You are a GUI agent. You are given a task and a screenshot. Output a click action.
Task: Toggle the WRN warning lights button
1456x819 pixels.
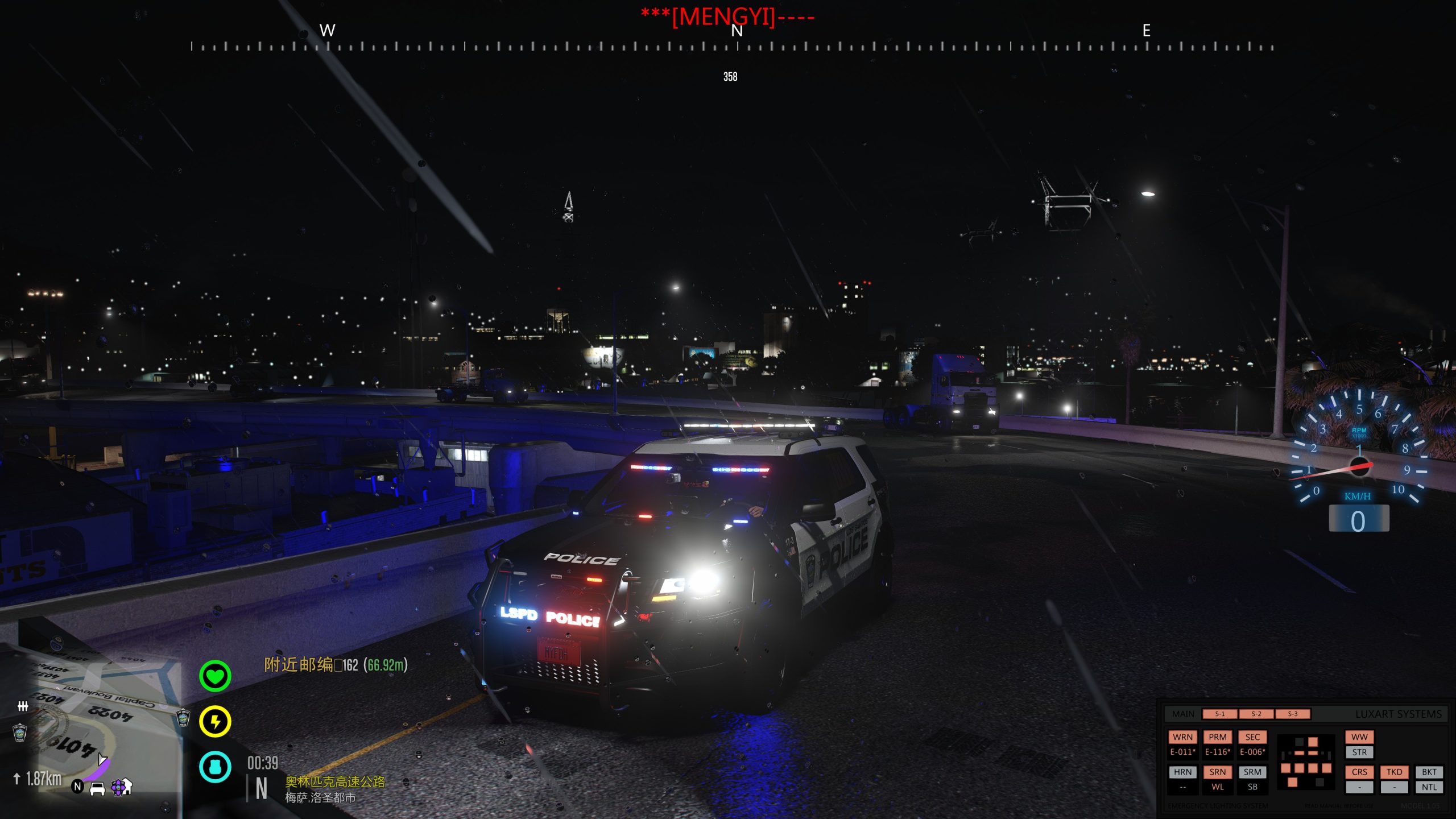pos(1182,737)
